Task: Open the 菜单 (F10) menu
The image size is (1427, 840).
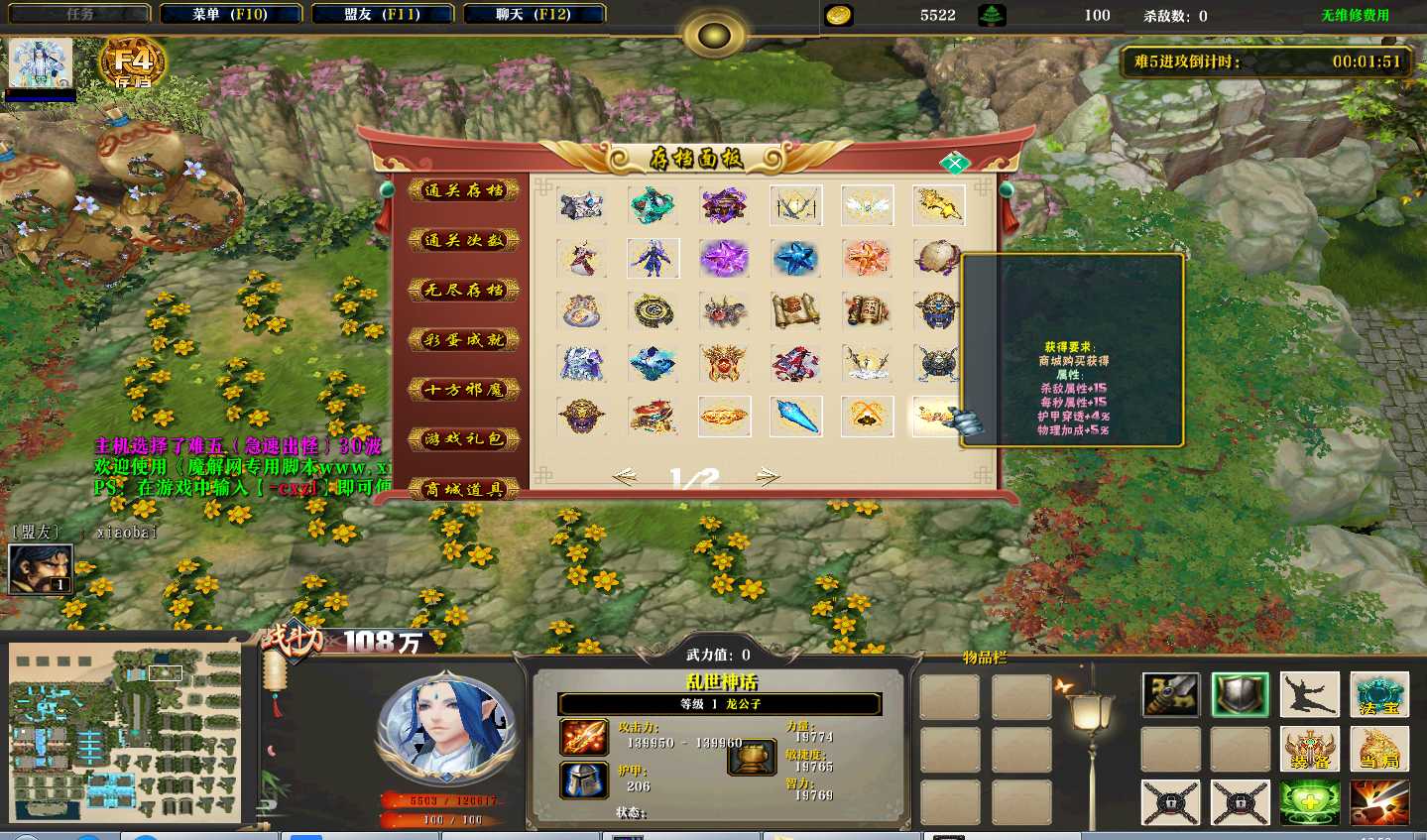Action: point(230,14)
